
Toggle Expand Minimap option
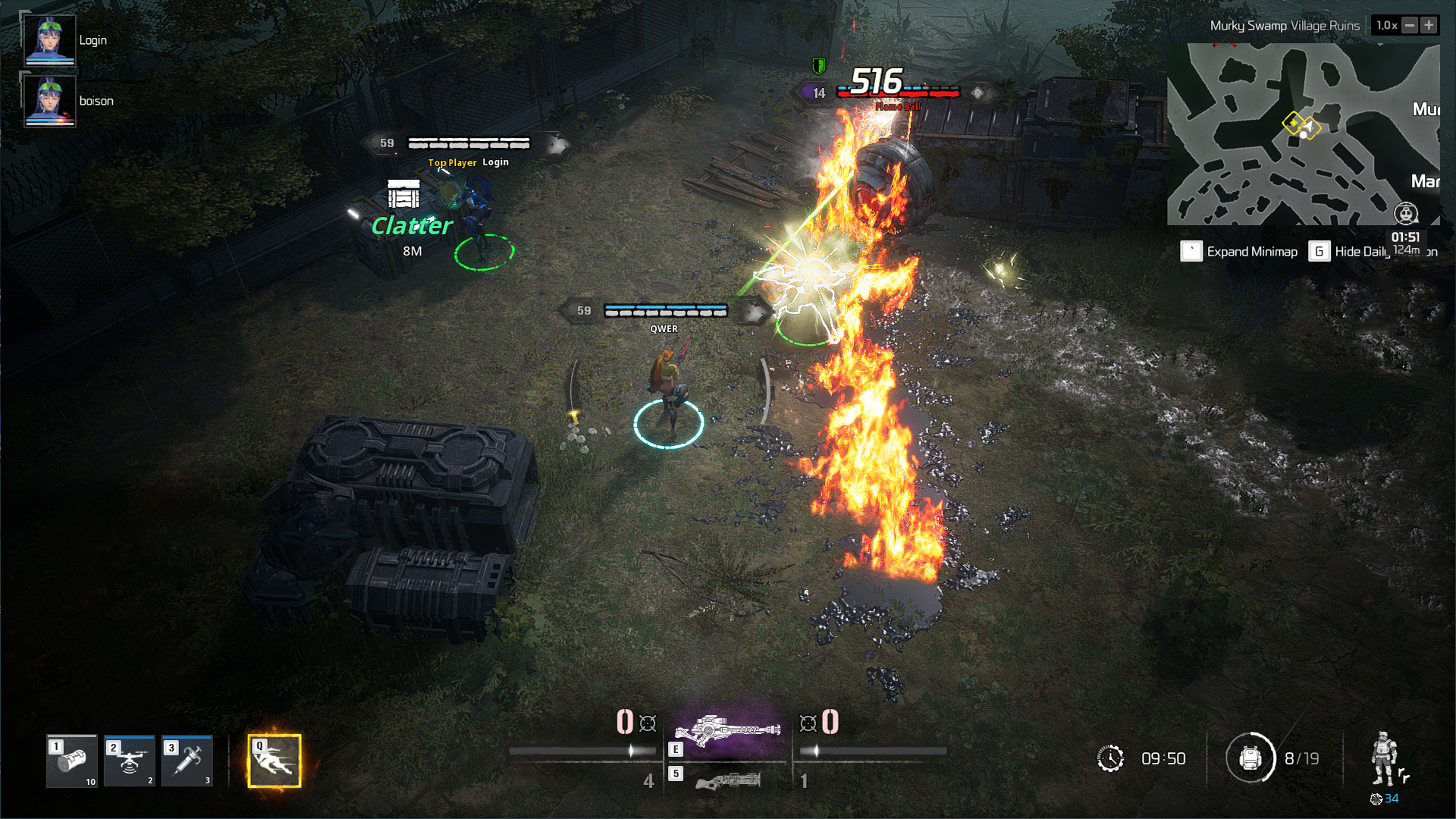pos(1192,250)
